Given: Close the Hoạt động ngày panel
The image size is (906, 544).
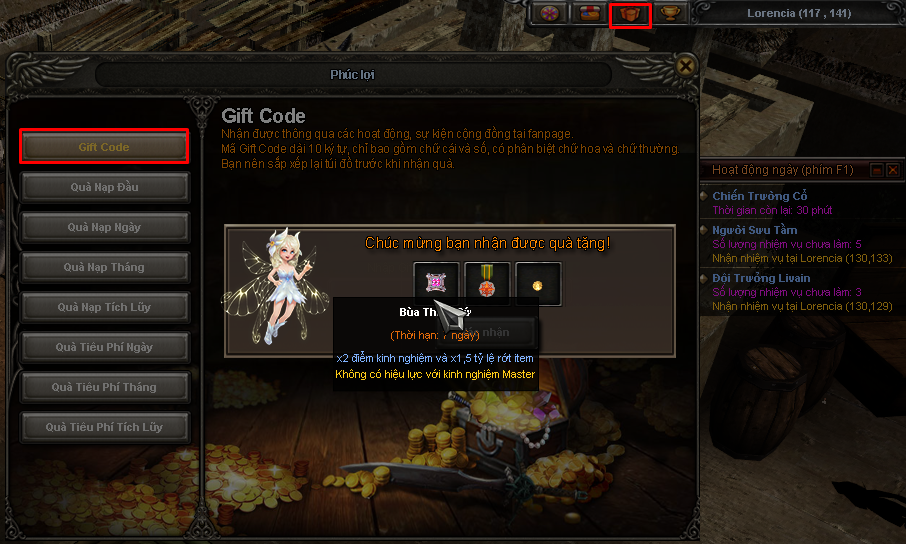Looking at the screenshot, I should pos(892,171).
